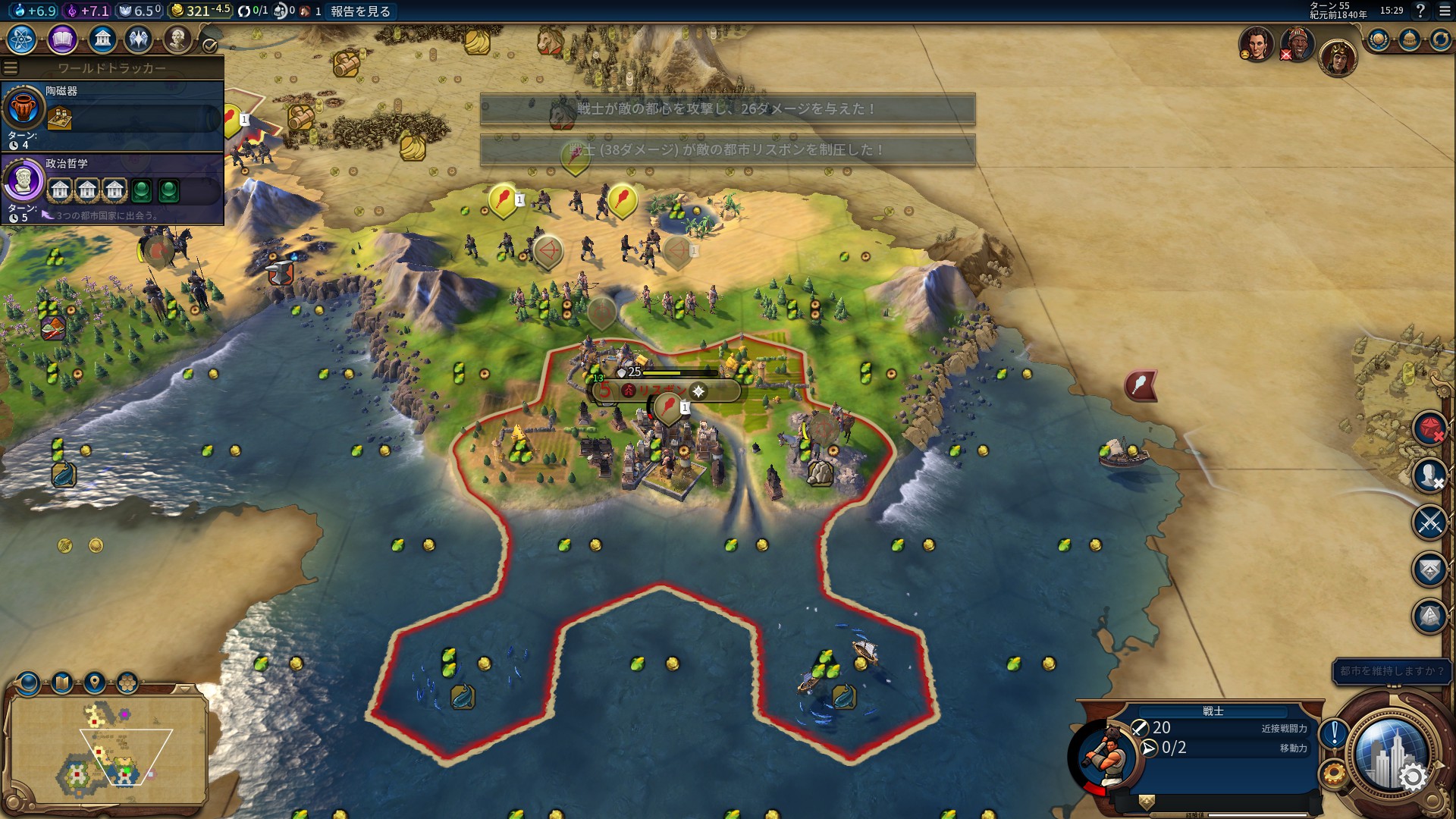The image size is (1456, 819).
Task: Open the hamburger game menu
Action: pos(1442,11)
